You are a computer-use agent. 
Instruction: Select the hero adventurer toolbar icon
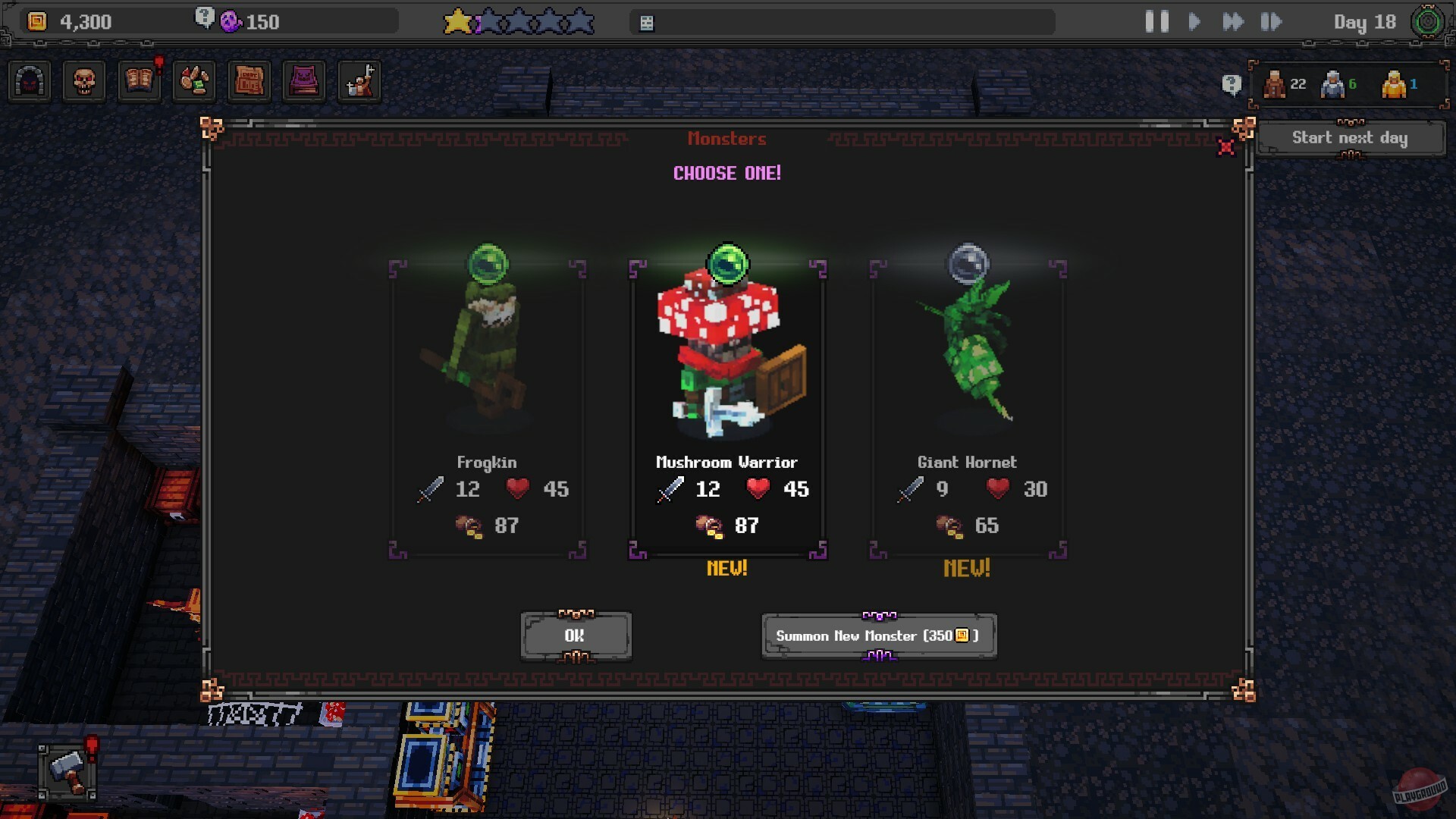click(360, 81)
